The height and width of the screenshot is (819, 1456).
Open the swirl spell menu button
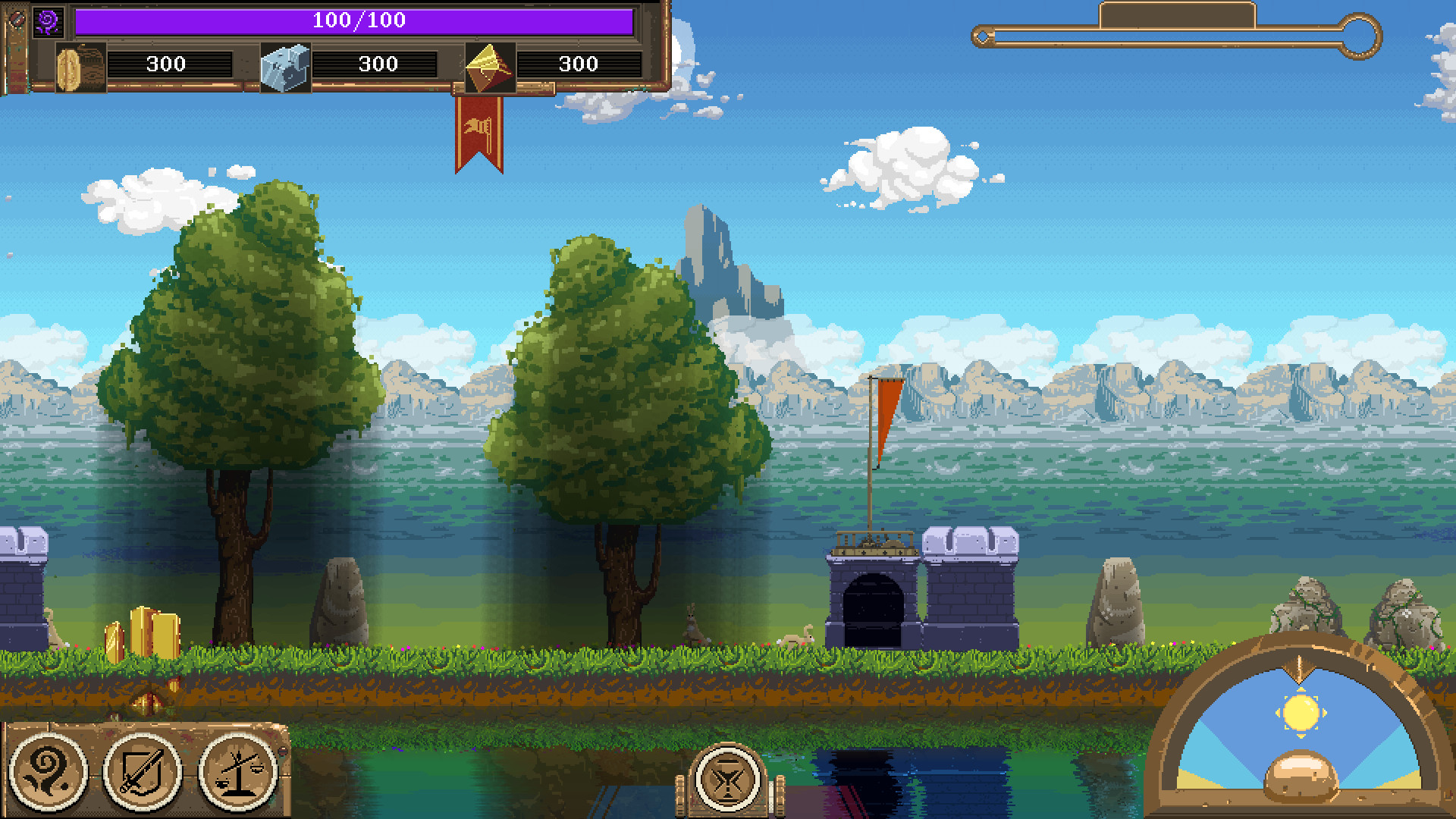(47, 771)
